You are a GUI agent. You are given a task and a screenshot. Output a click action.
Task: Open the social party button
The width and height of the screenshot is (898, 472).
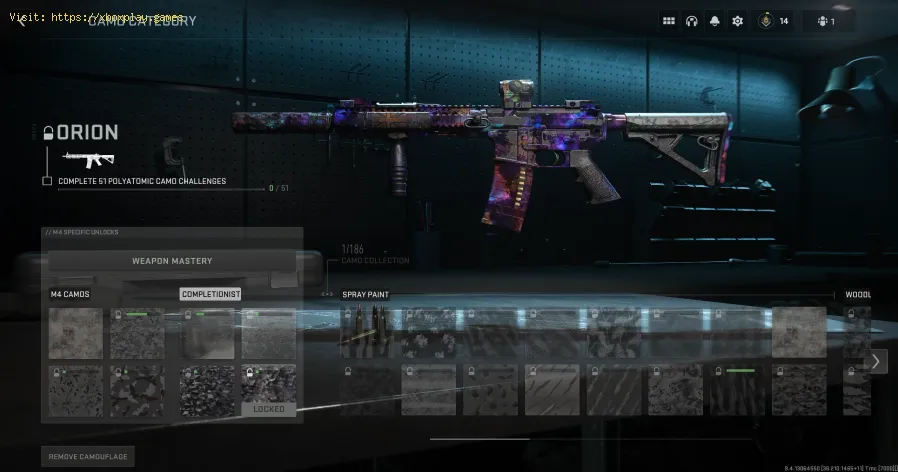pyautogui.click(x=827, y=21)
